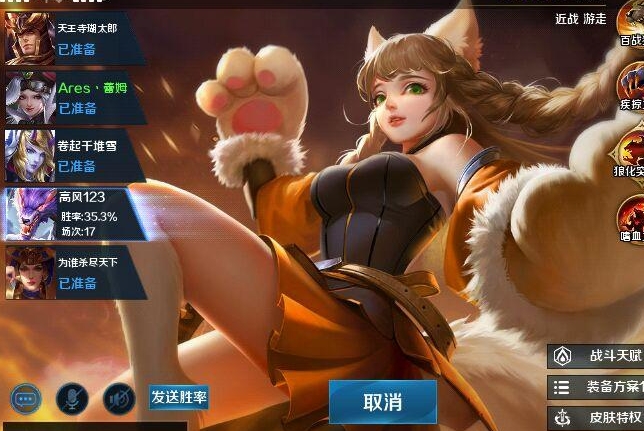Screen dimensions: 644x431
Task: Open 战斗天赋 battle talents
Action: [x=596, y=356]
